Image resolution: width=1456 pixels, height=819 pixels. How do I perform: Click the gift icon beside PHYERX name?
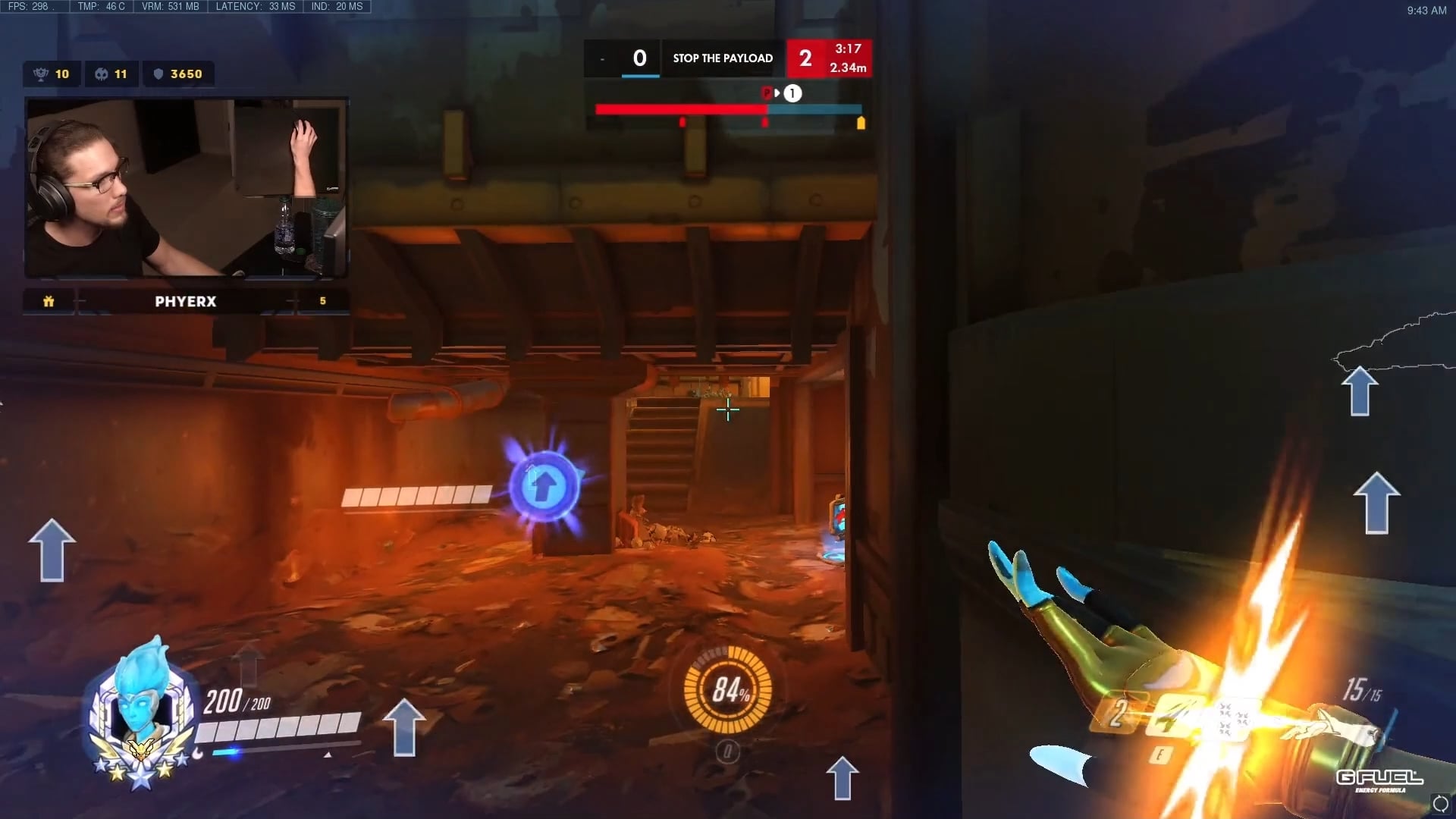tap(49, 301)
